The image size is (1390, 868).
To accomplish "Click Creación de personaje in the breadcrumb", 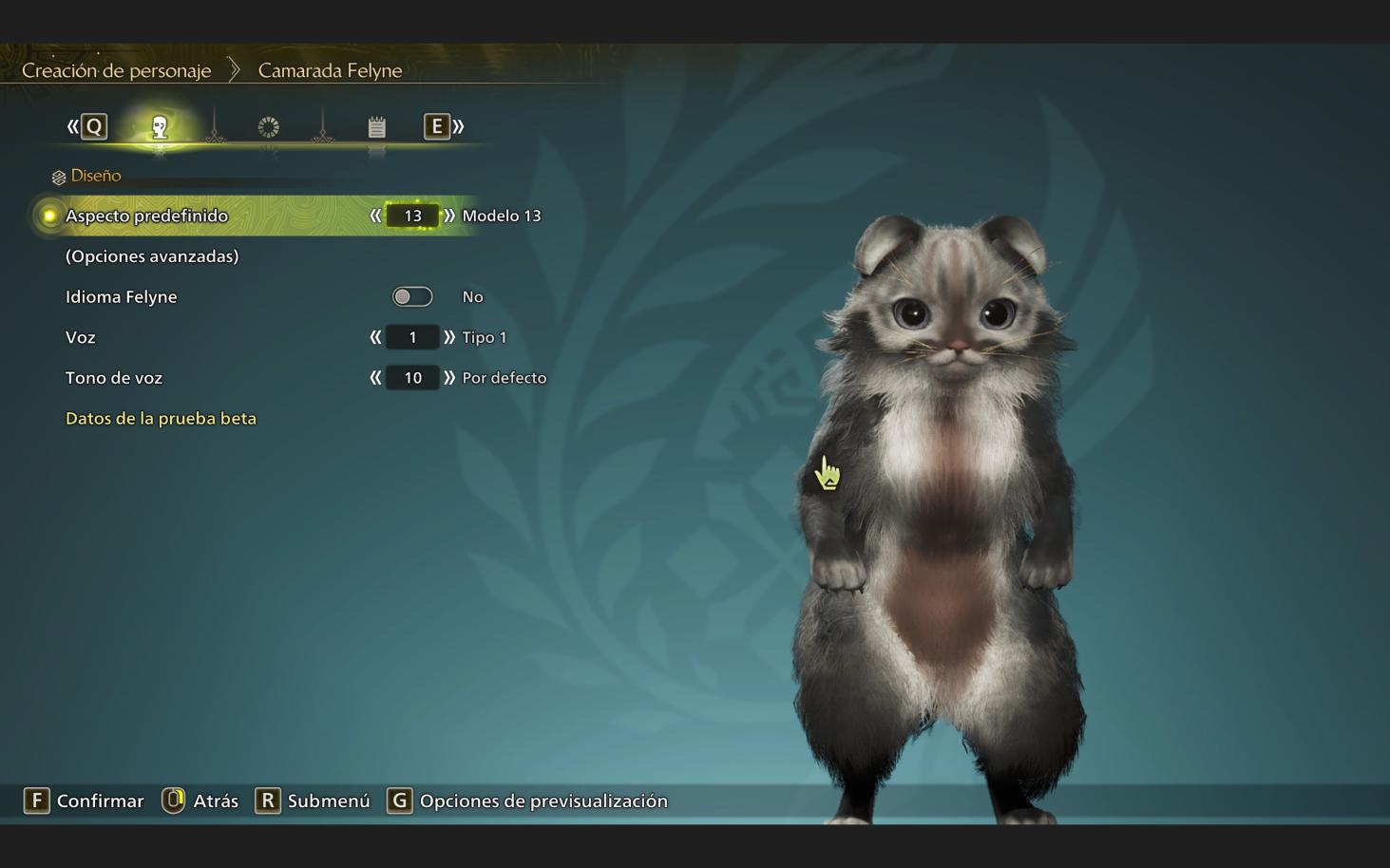I will tap(116, 70).
